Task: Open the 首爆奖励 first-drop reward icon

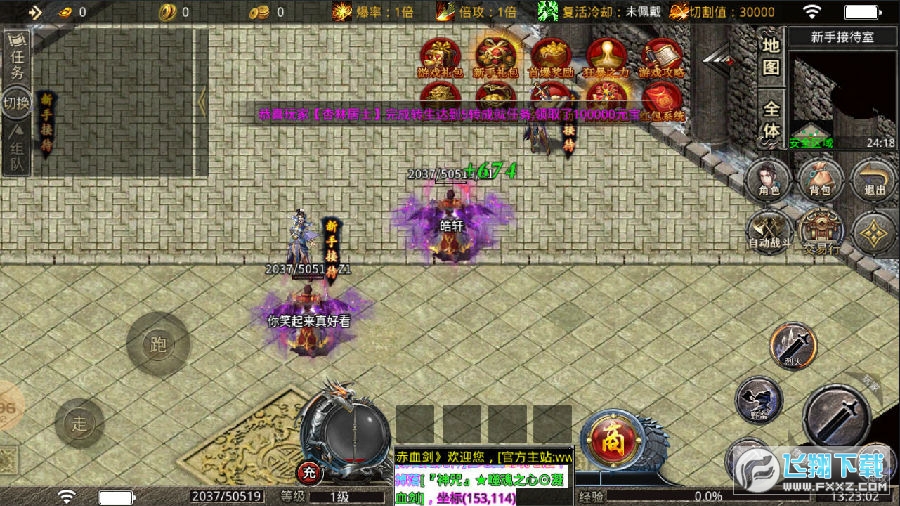Action: pyautogui.click(x=551, y=57)
